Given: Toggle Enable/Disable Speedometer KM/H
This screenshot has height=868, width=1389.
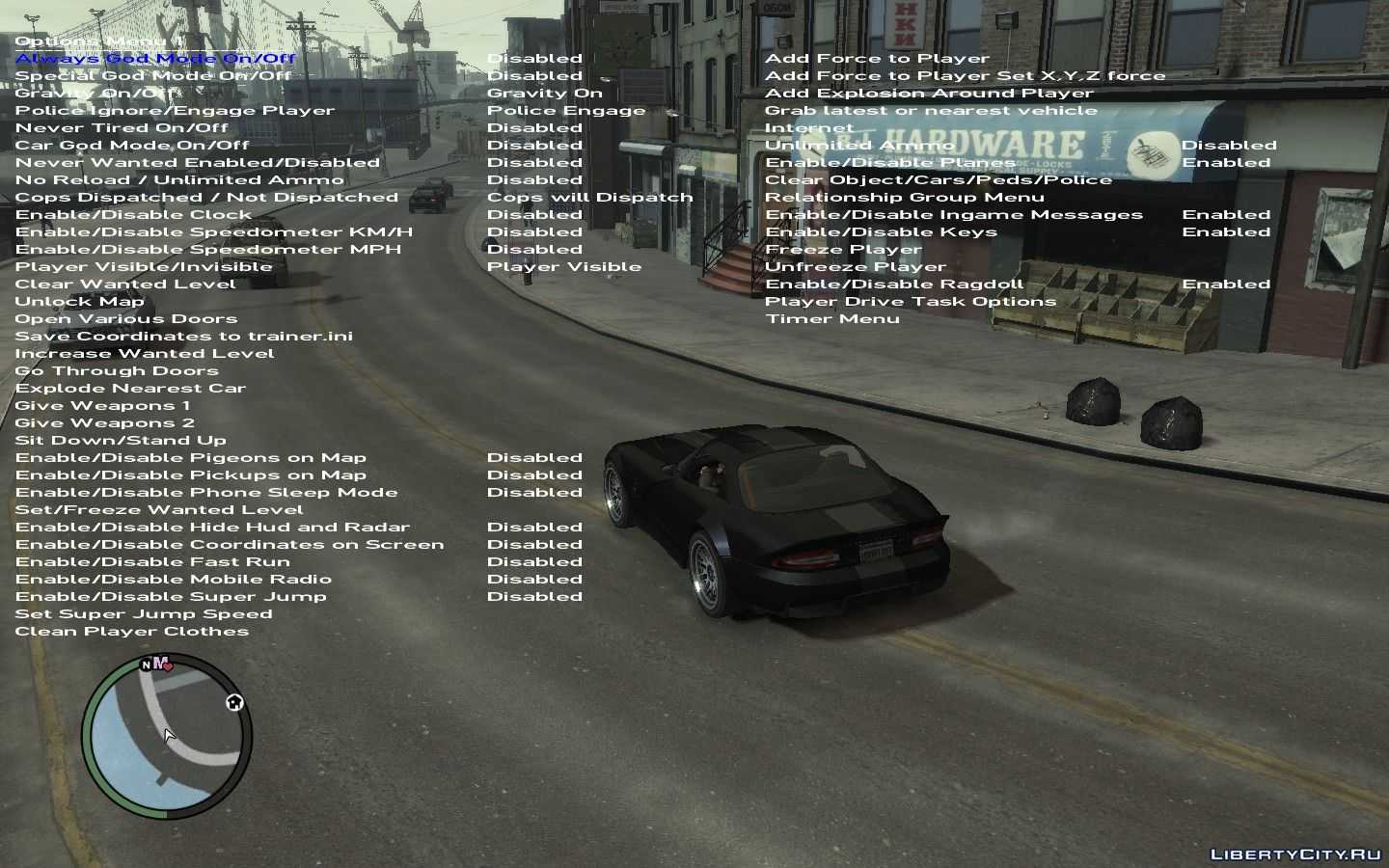Looking at the screenshot, I should pyautogui.click(x=214, y=232).
